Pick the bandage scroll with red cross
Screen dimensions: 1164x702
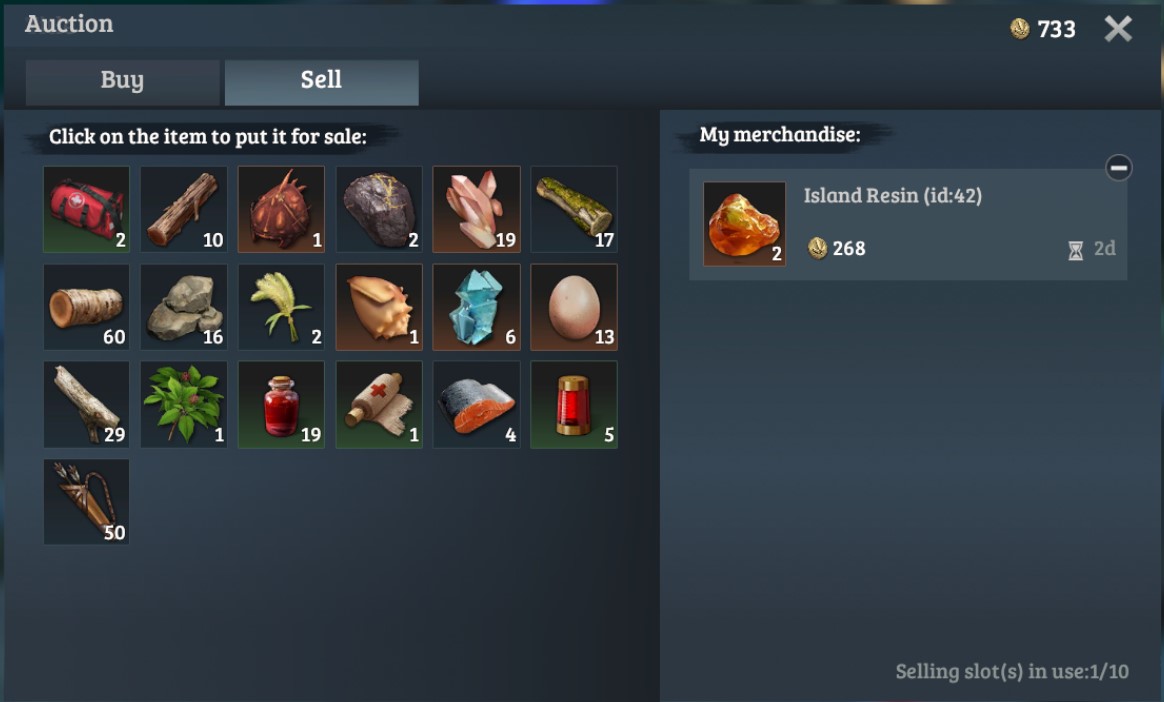[378, 404]
